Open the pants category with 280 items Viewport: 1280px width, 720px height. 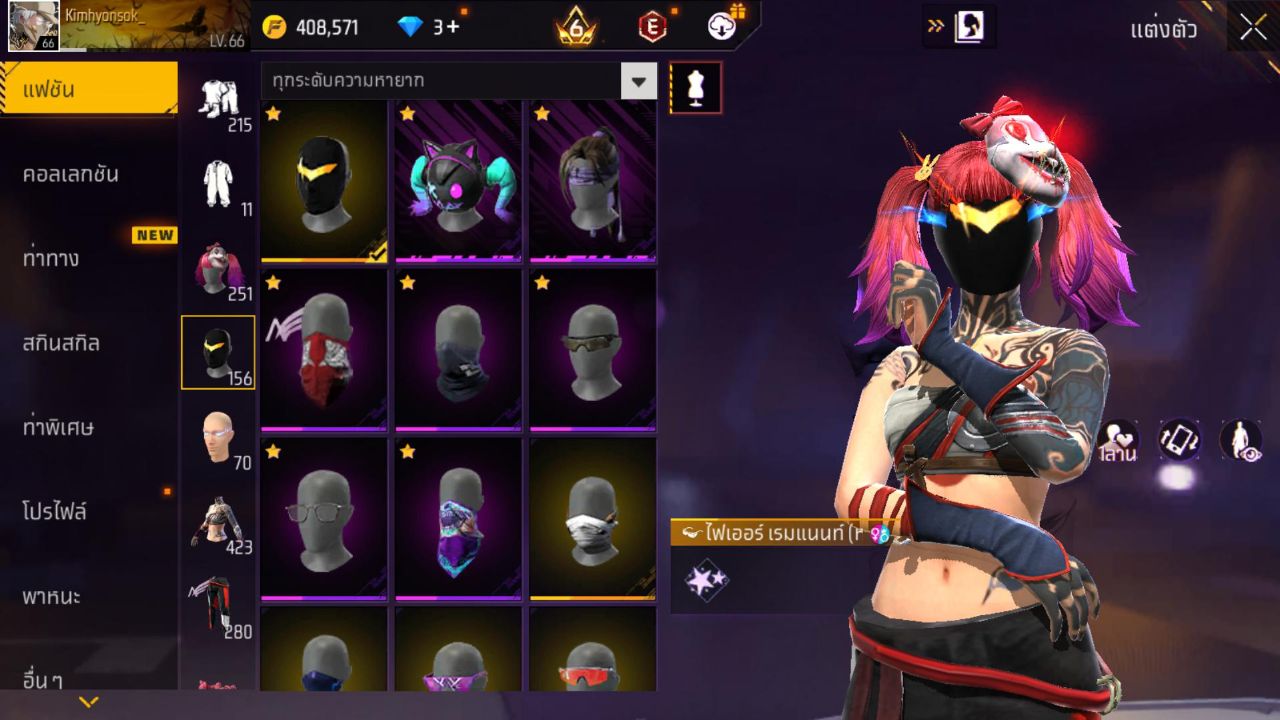218,608
